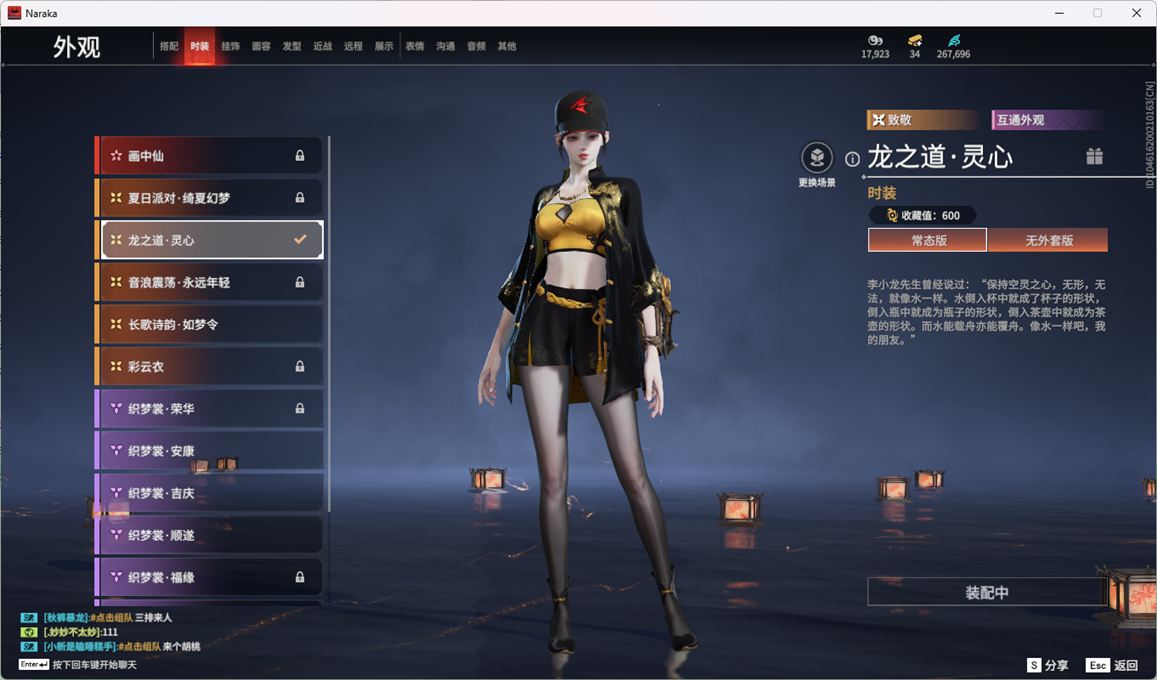This screenshot has height=680, width=1157.
Task: Select the 织梦裳·安康 outfit
Action: (x=210, y=451)
